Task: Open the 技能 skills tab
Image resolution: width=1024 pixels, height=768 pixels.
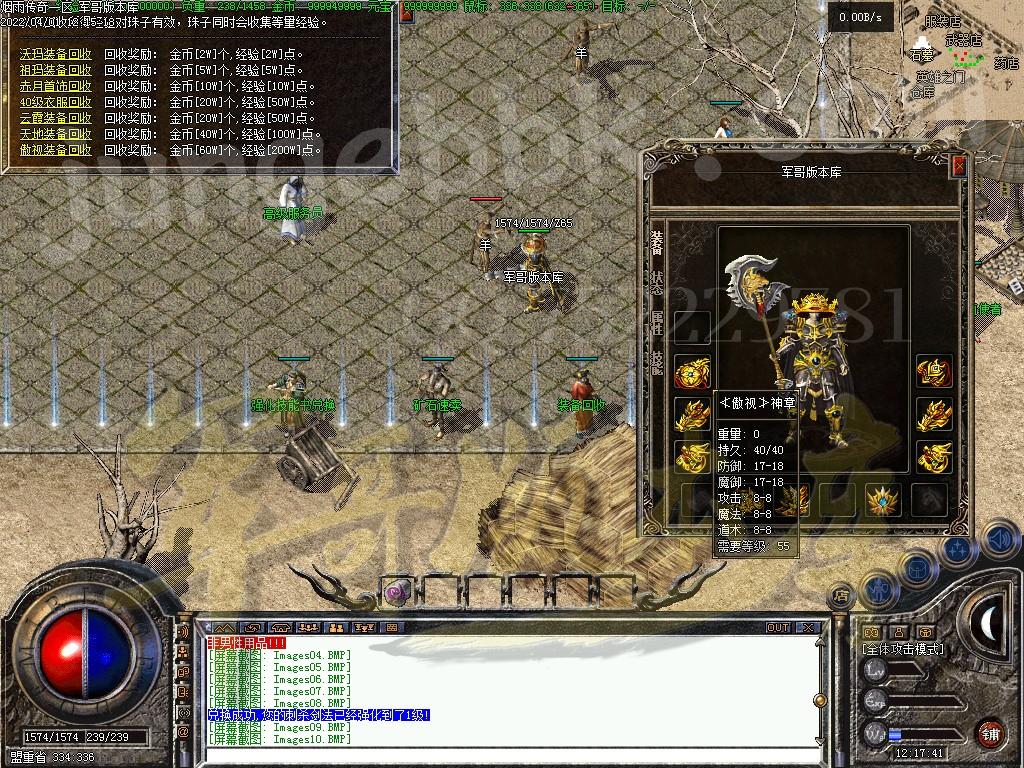Action: tap(657, 362)
